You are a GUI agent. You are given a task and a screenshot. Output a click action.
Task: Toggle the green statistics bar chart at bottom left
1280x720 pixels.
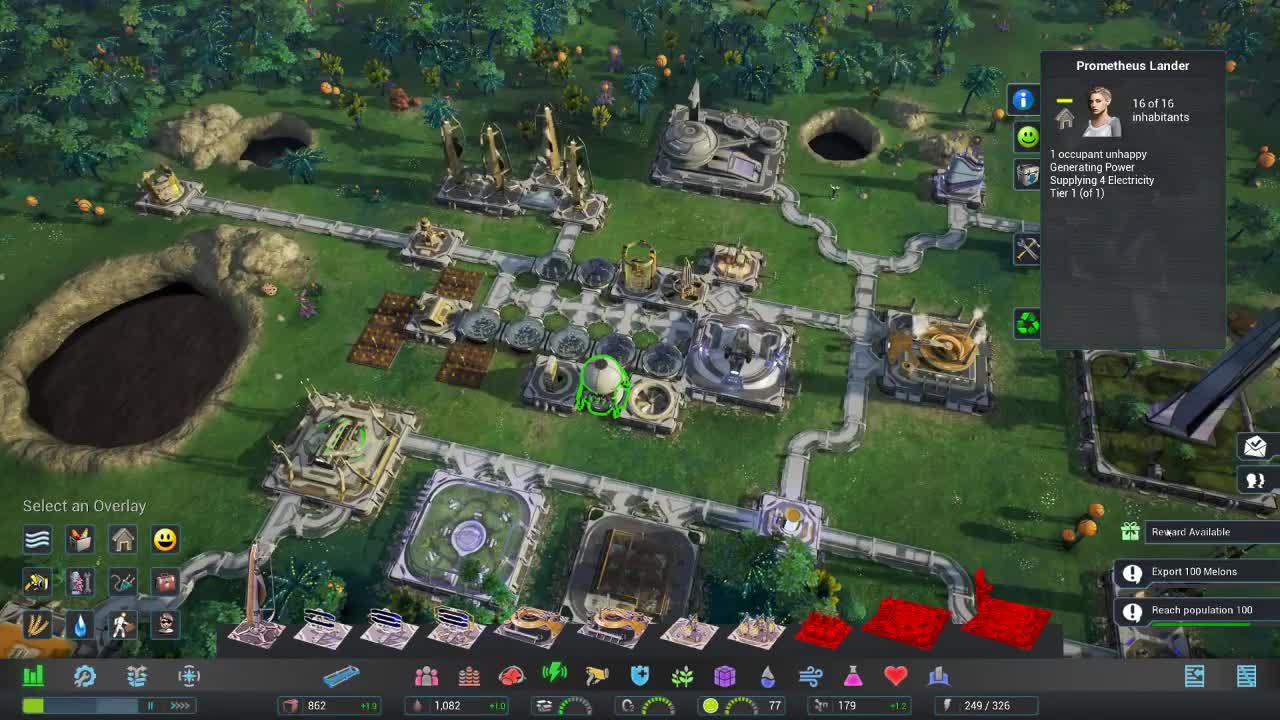[x=34, y=675]
